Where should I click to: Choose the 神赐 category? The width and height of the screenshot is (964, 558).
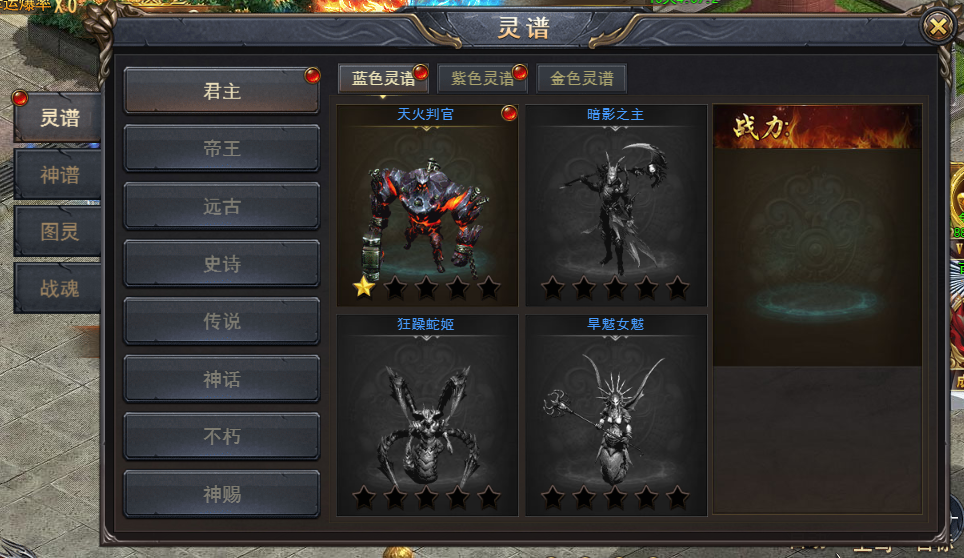[x=222, y=494]
